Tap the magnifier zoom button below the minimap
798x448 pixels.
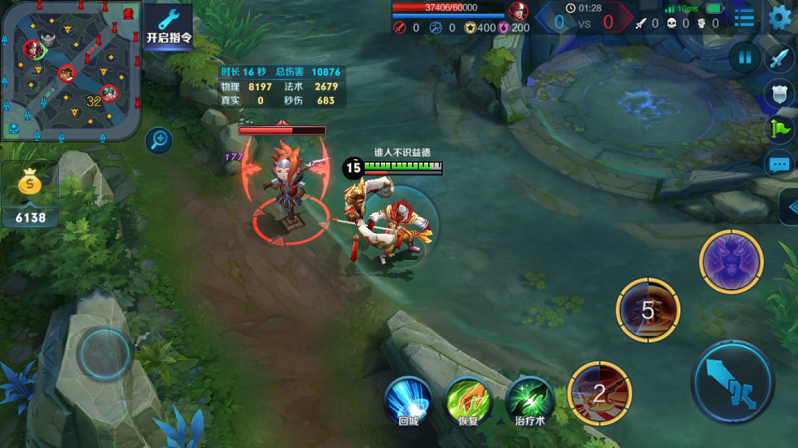(158, 140)
